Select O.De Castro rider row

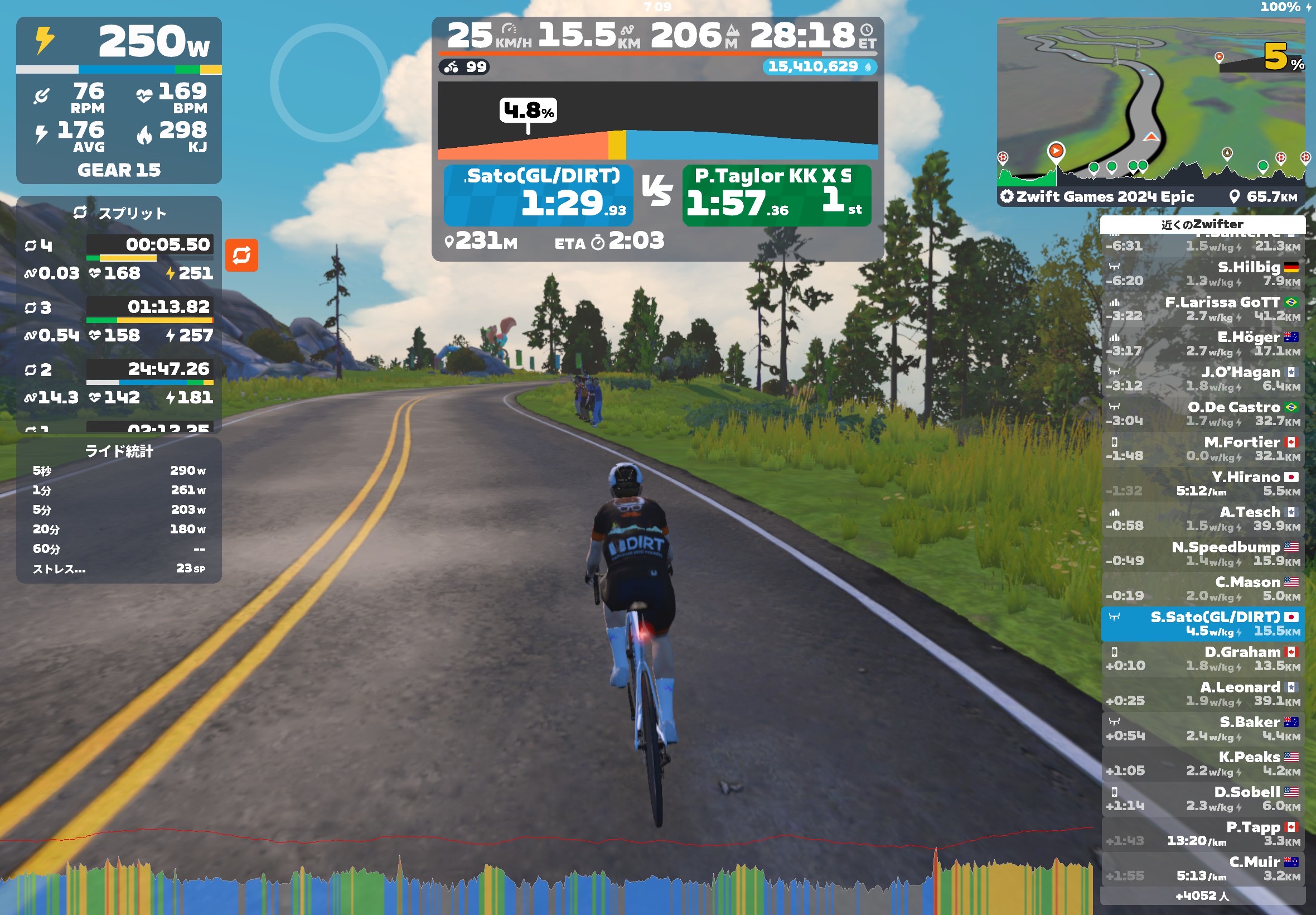tap(1202, 414)
